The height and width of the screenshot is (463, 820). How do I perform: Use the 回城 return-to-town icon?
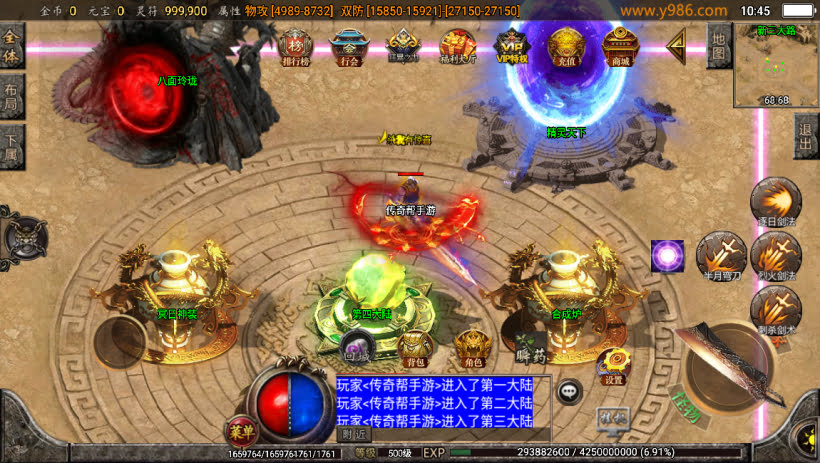pyautogui.click(x=357, y=343)
